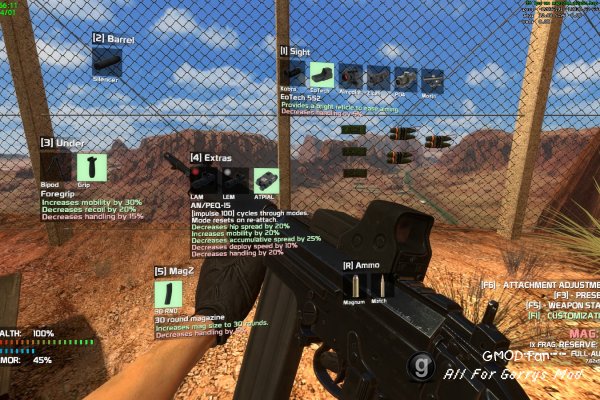Viewport: 600px width, 400px height.
Task: Select the sight labeled Morin
Action: coord(431,79)
